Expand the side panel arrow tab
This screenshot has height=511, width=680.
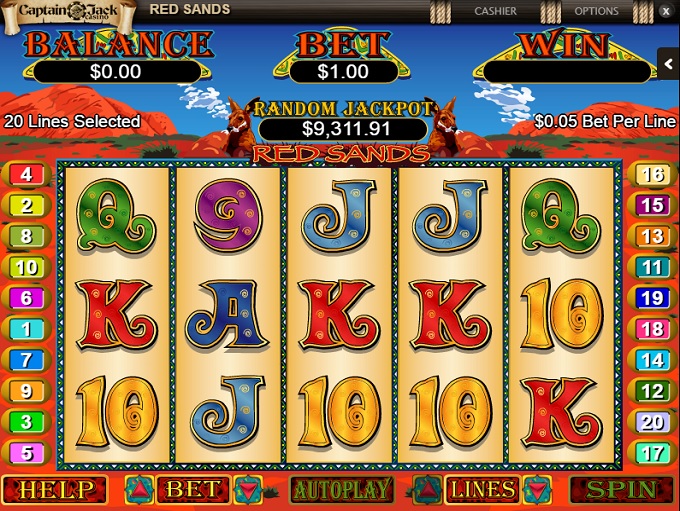tap(669, 63)
